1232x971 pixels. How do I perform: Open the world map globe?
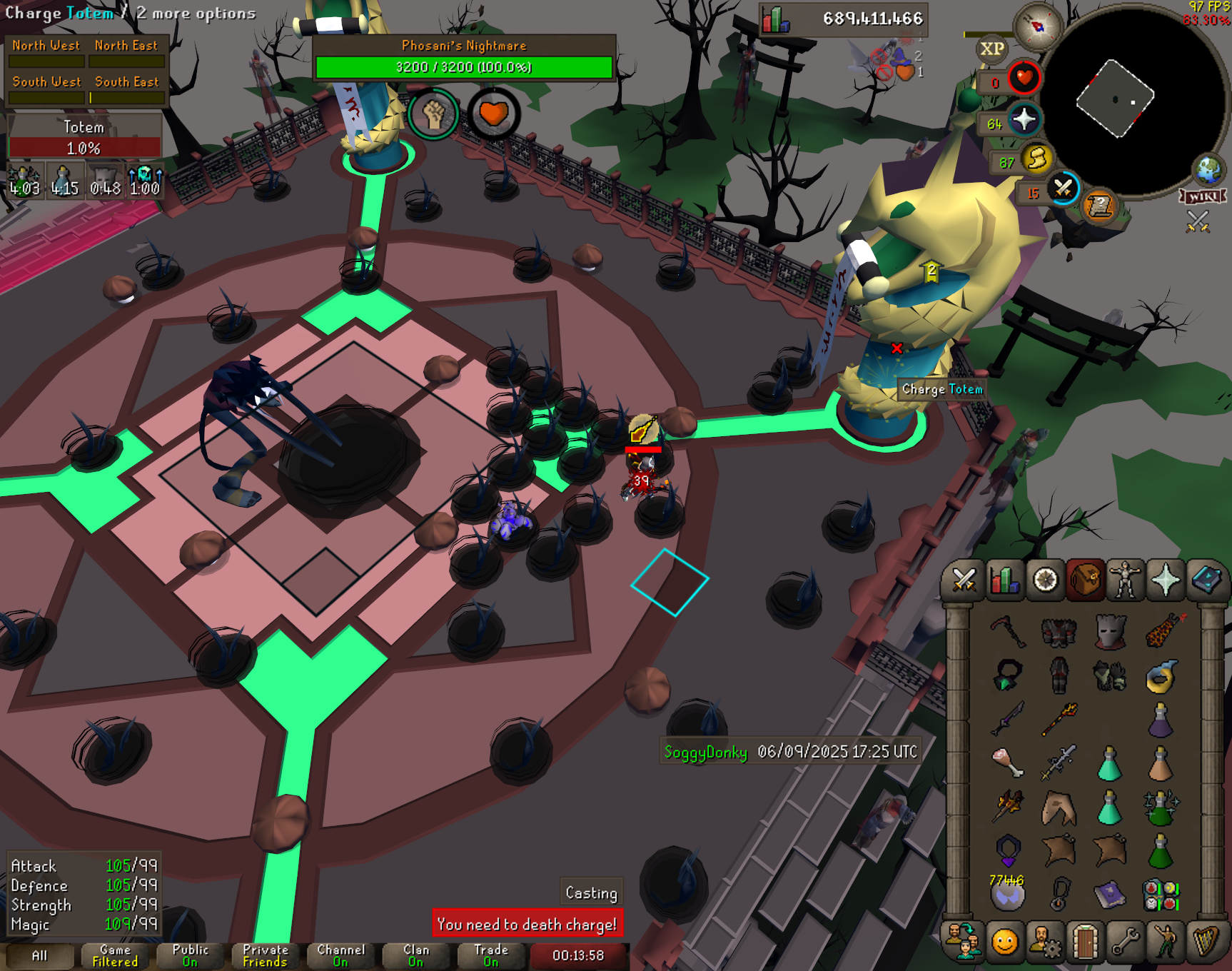pyautogui.click(x=1208, y=170)
